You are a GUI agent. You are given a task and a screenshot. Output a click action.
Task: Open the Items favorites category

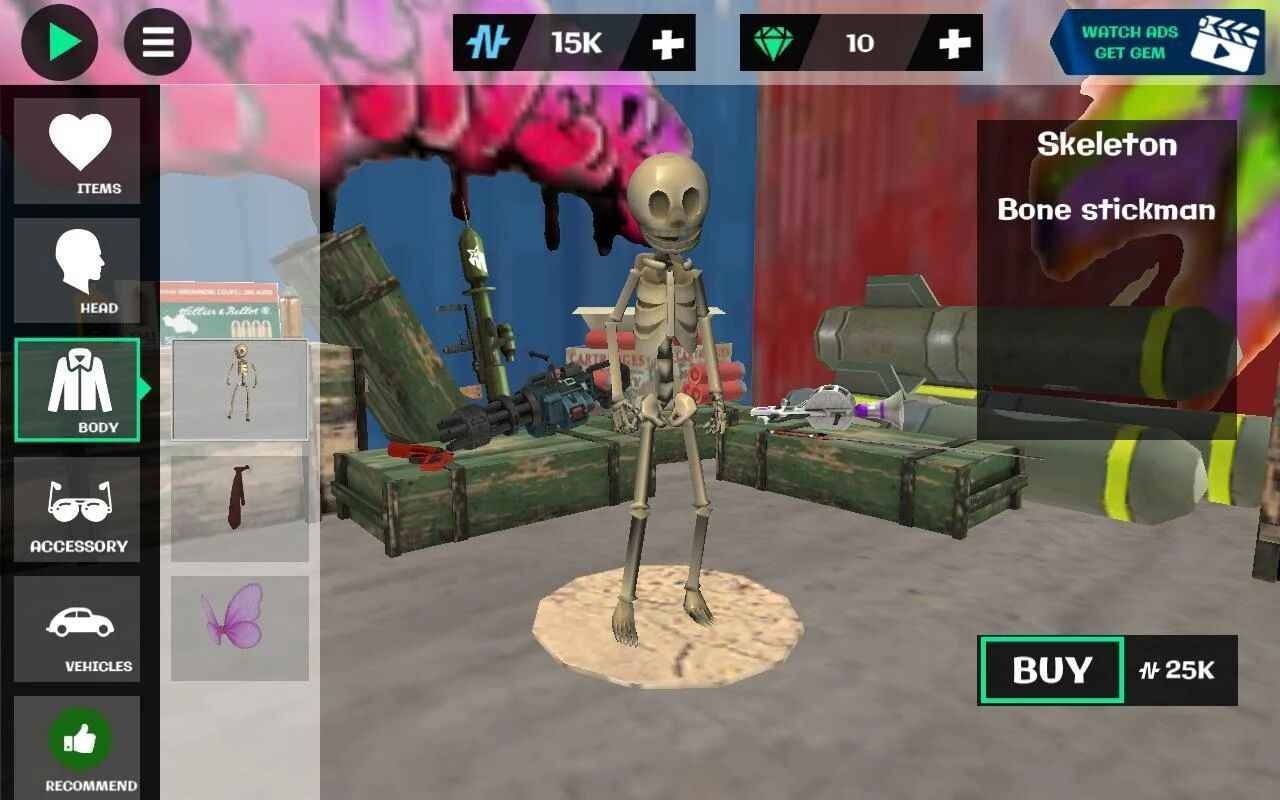tap(78, 150)
